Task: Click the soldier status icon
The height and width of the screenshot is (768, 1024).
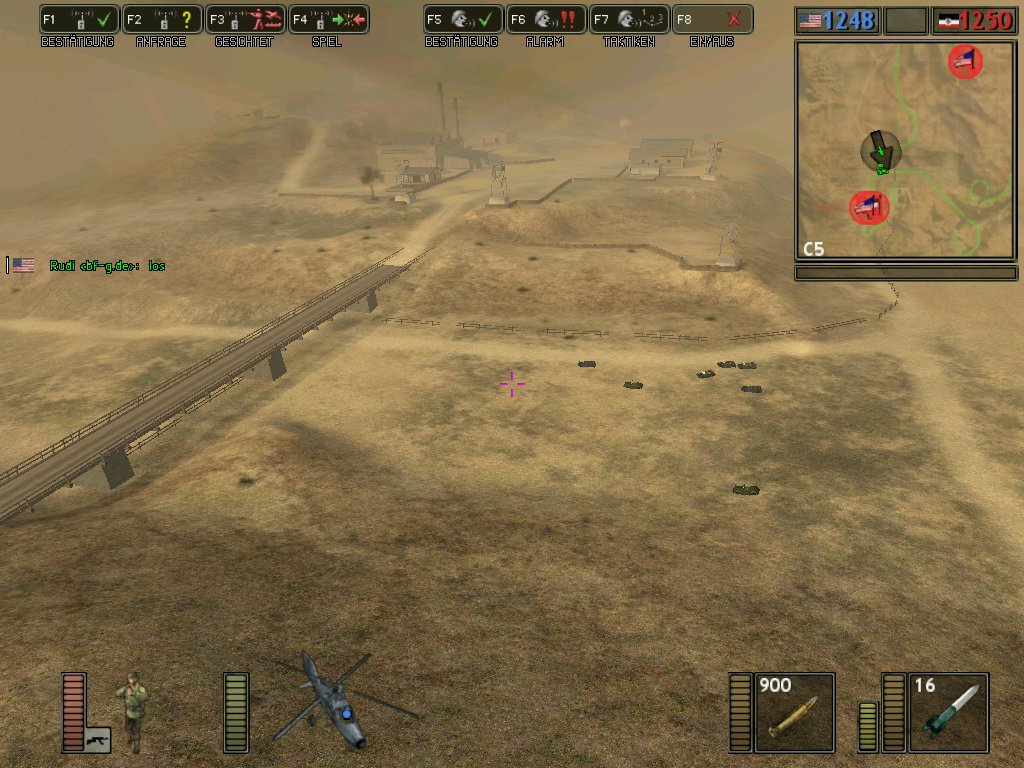Action: (131, 710)
